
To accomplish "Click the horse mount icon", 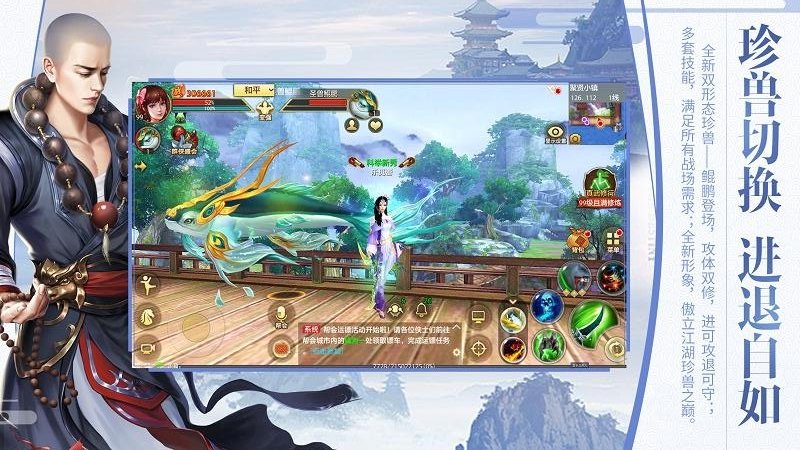I will point(149,315).
